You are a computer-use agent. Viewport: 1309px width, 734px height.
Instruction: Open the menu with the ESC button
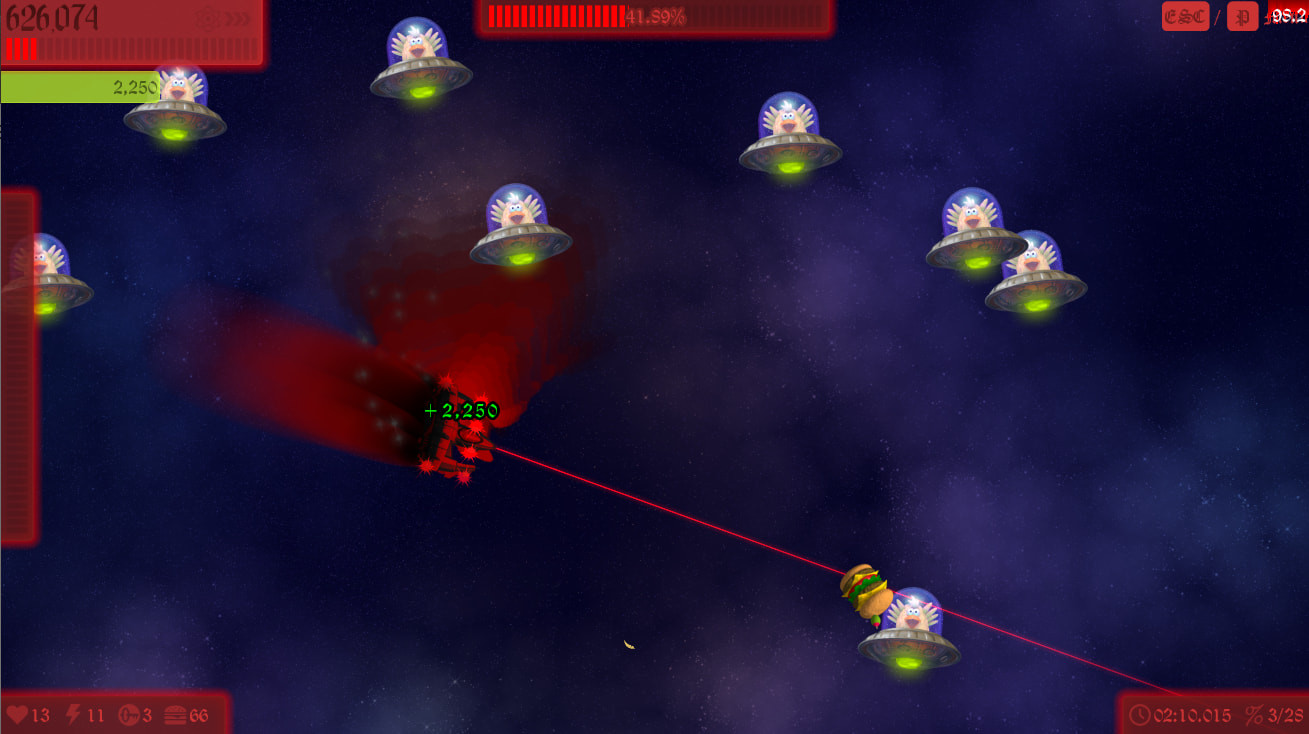coord(1185,17)
